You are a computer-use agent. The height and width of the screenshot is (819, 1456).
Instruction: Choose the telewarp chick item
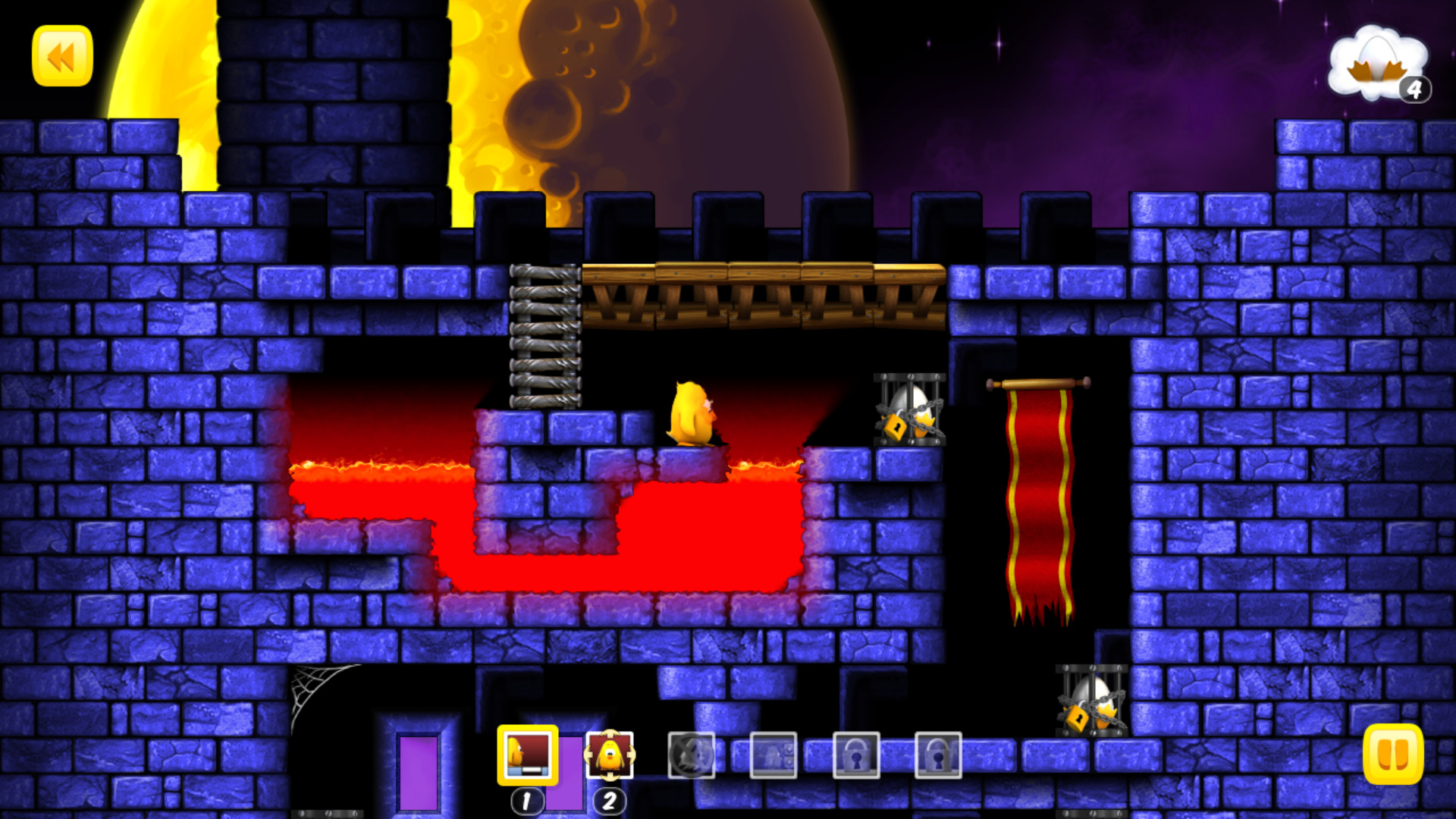(x=610, y=755)
